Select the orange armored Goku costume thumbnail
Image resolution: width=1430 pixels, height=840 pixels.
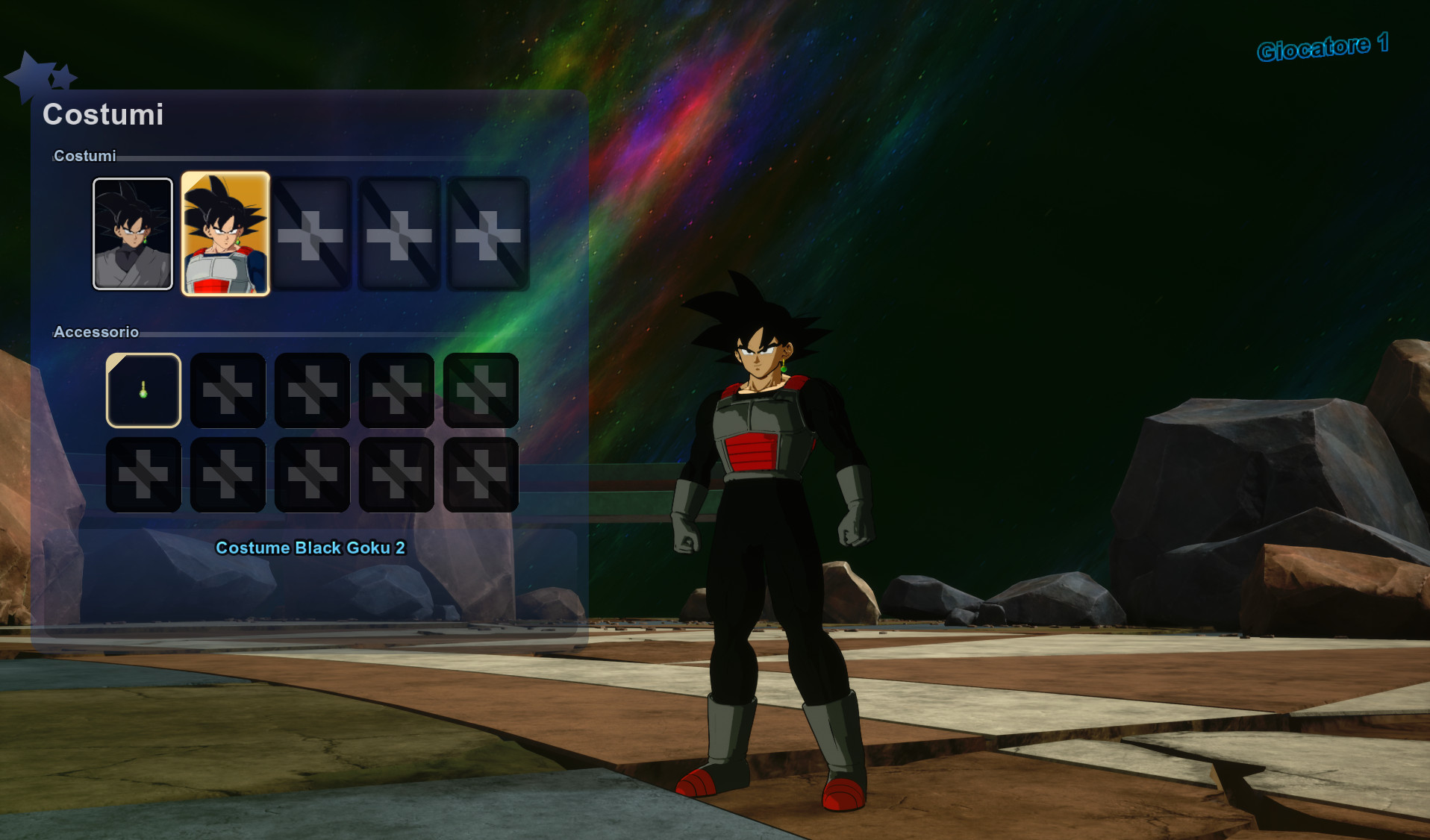pyautogui.click(x=225, y=233)
